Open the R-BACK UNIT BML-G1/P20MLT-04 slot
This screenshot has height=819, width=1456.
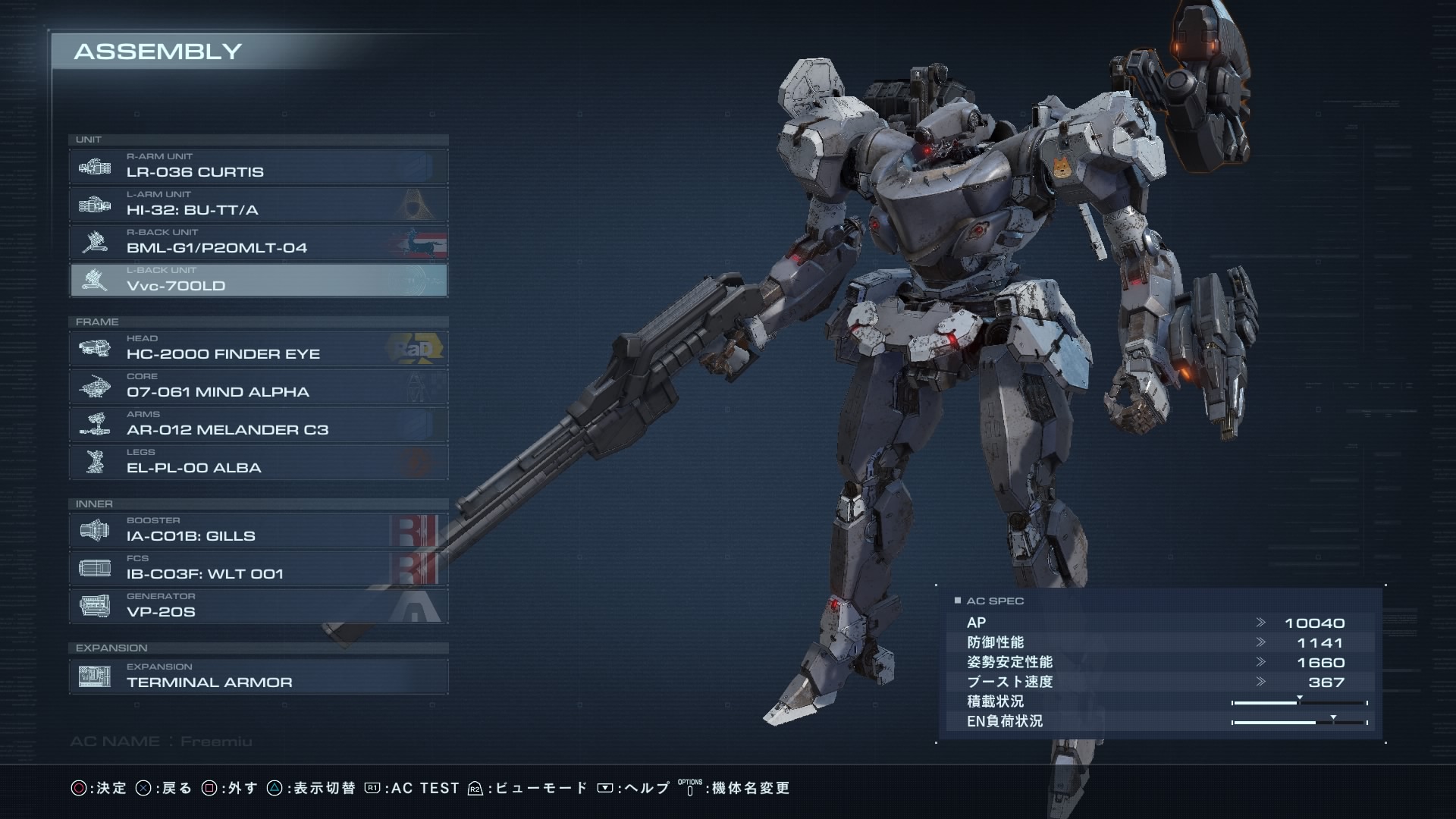[x=258, y=242]
